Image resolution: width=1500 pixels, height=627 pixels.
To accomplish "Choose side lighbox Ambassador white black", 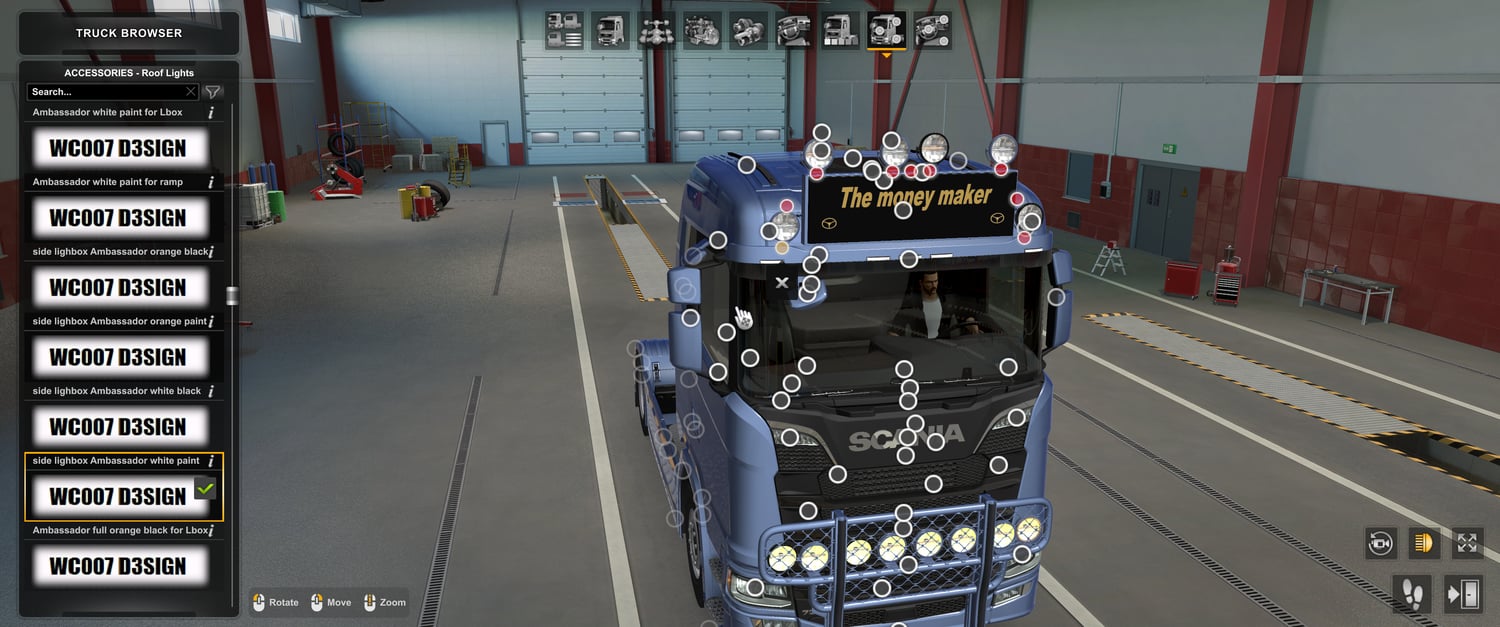I will pos(118,427).
